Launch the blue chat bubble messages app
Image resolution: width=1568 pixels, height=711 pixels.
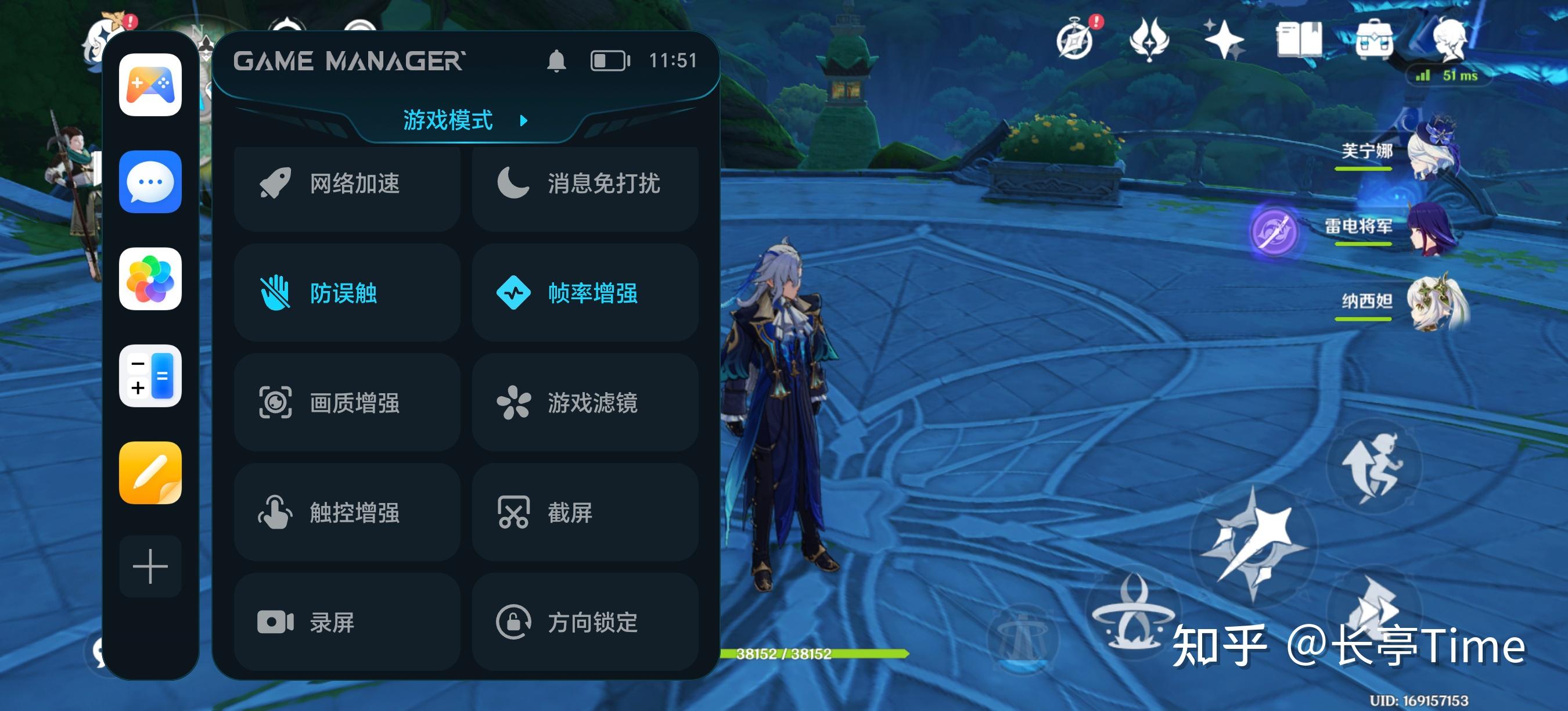click(150, 182)
